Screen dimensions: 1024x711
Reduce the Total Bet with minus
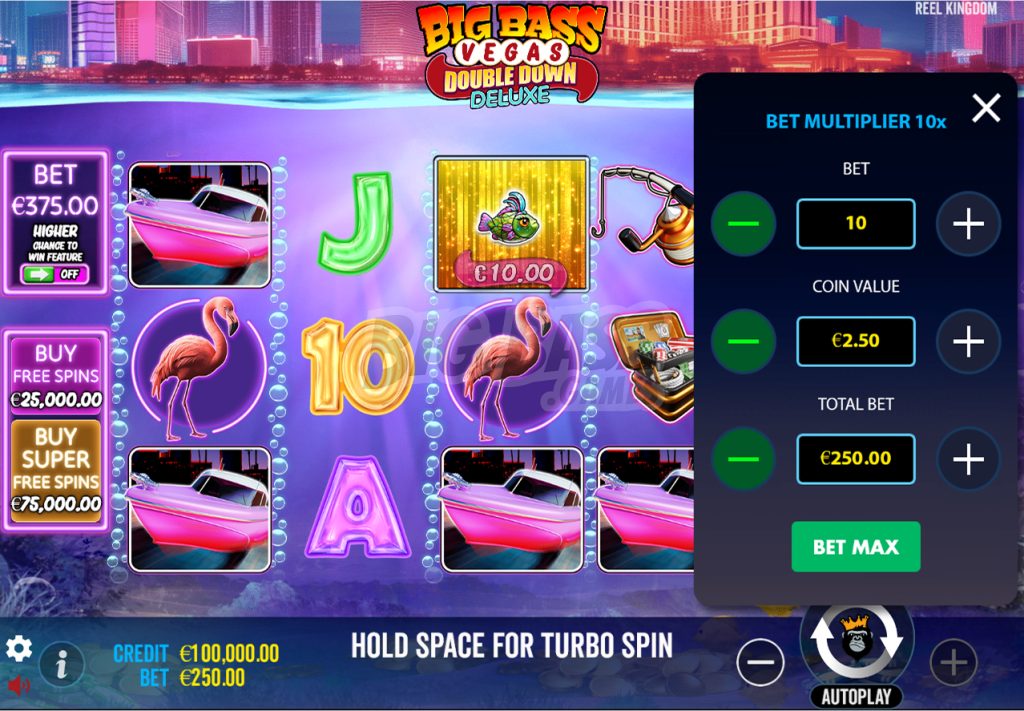pos(743,459)
